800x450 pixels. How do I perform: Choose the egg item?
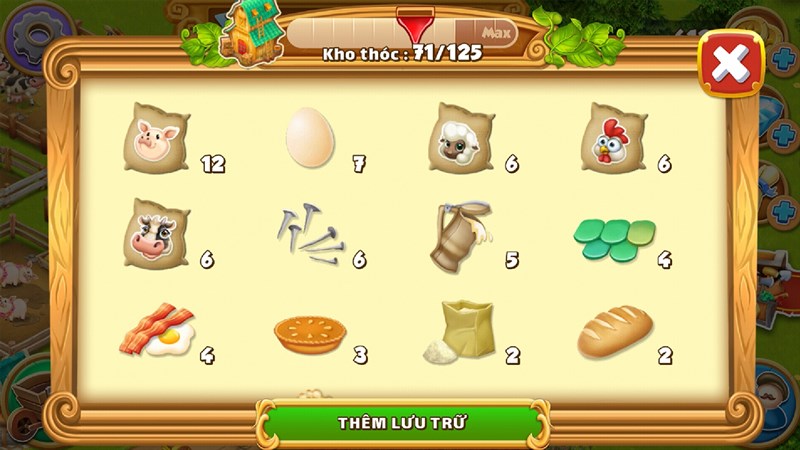pyautogui.click(x=309, y=137)
